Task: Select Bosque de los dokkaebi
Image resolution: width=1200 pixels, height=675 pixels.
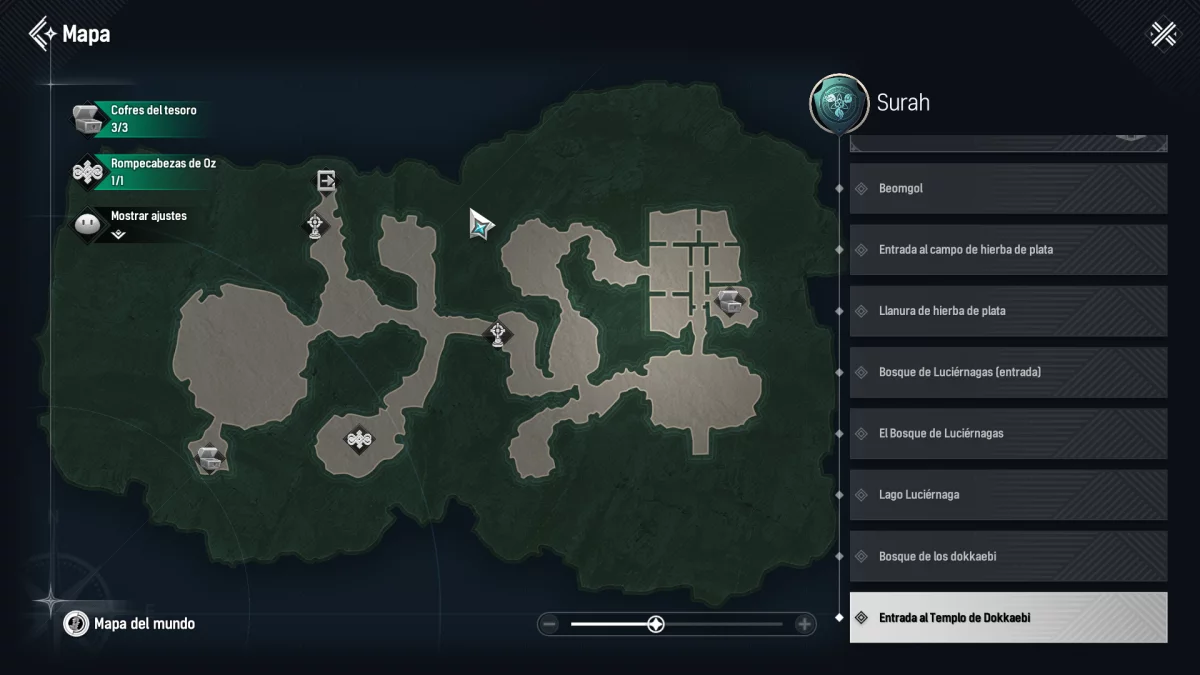Action: 1008,556
